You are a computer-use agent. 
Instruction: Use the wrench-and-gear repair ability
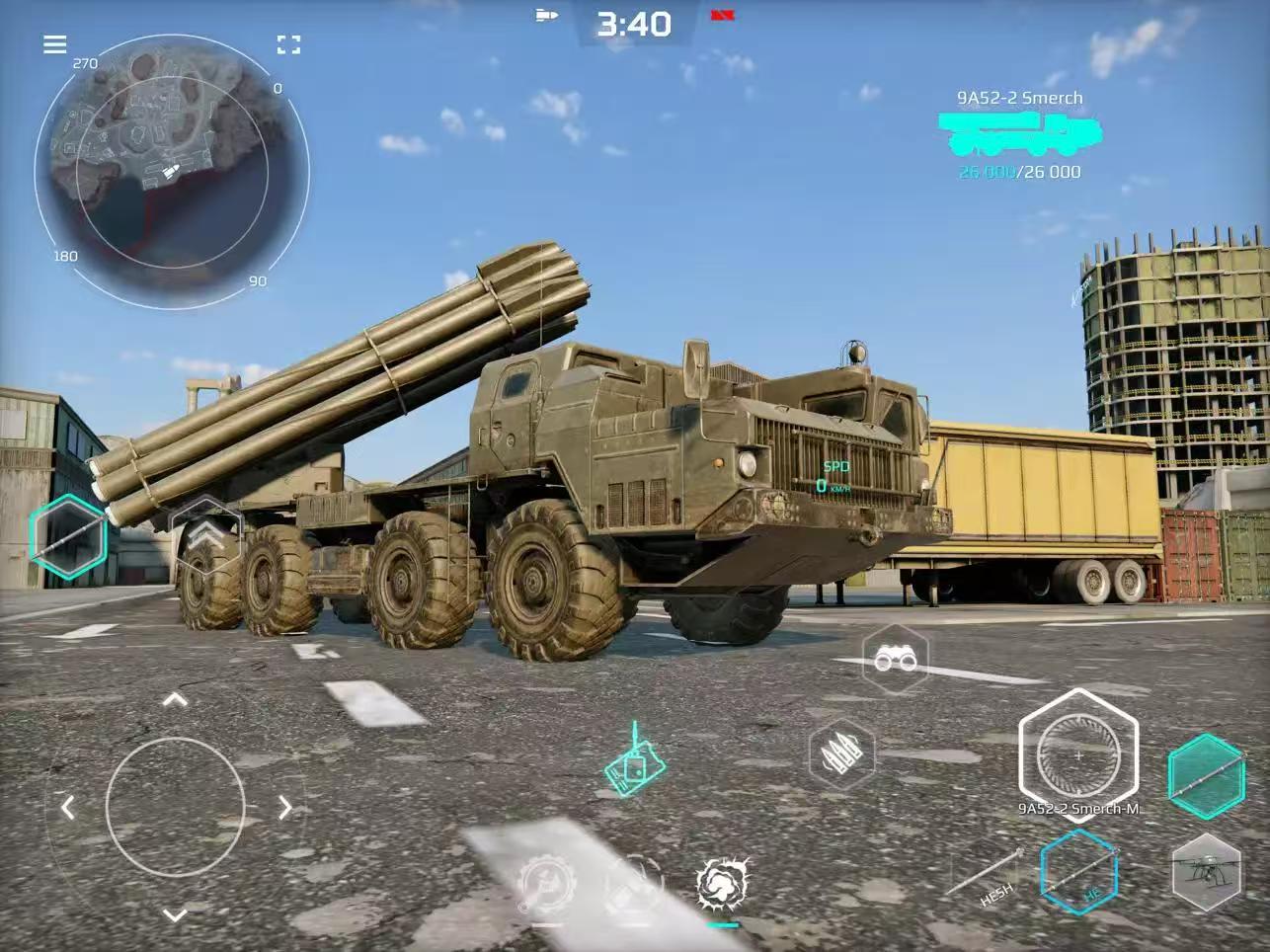[x=546, y=882]
